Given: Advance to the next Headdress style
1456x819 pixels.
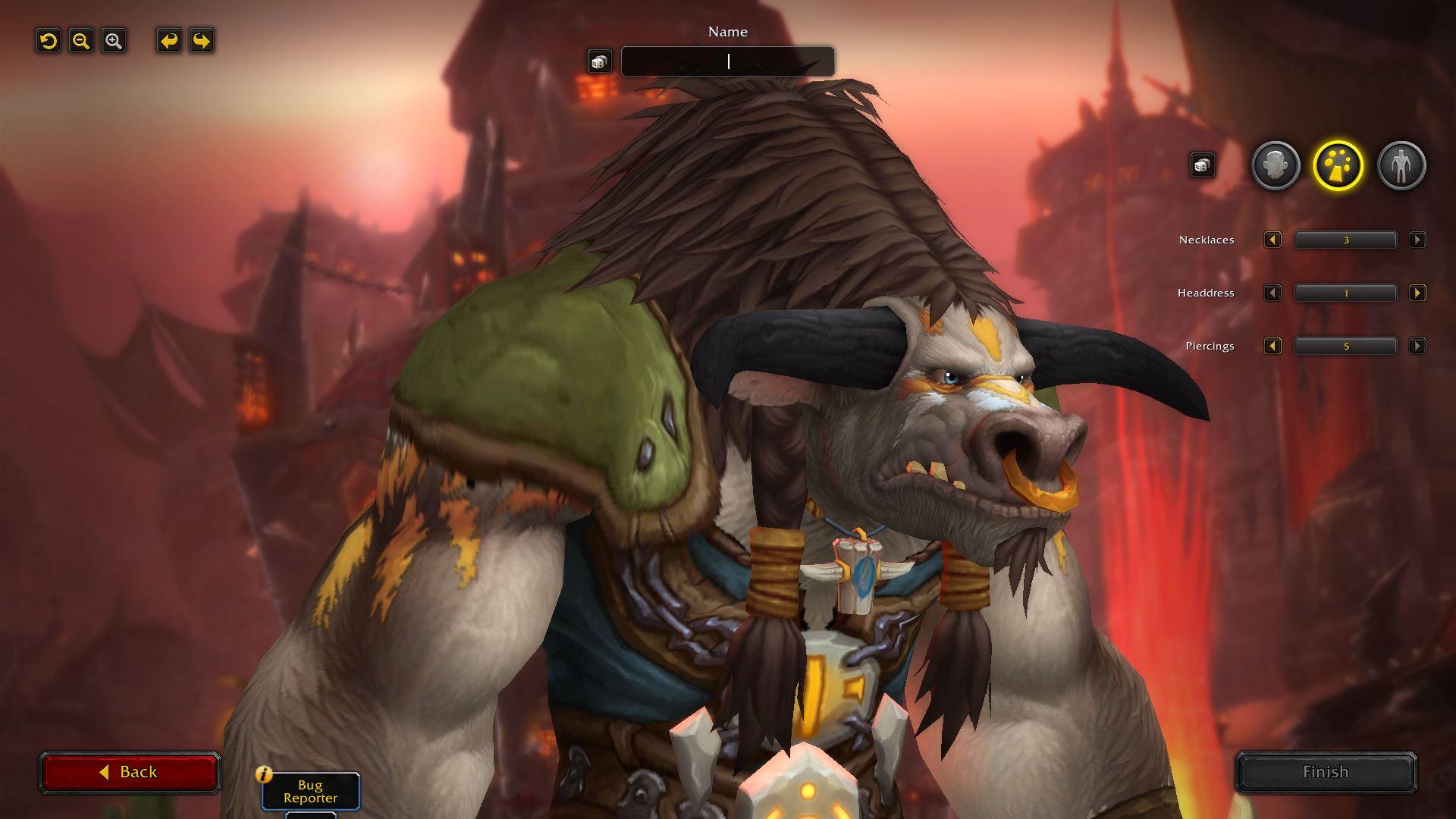Looking at the screenshot, I should pos(1417,293).
